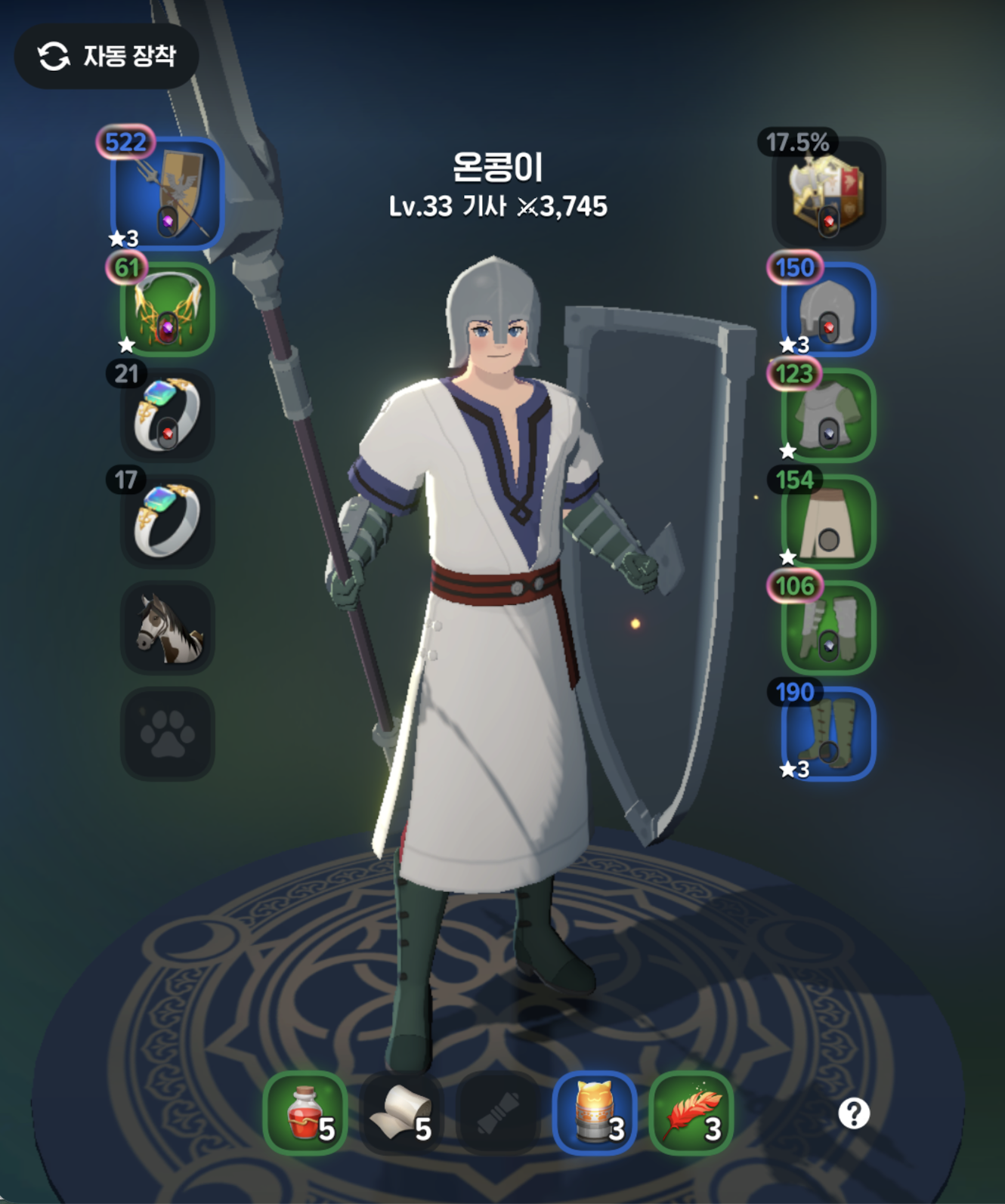Select the equipped weapon slot showing 522
Screen dimensions: 1005x1204
pyautogui.click(x=165, y=194)
